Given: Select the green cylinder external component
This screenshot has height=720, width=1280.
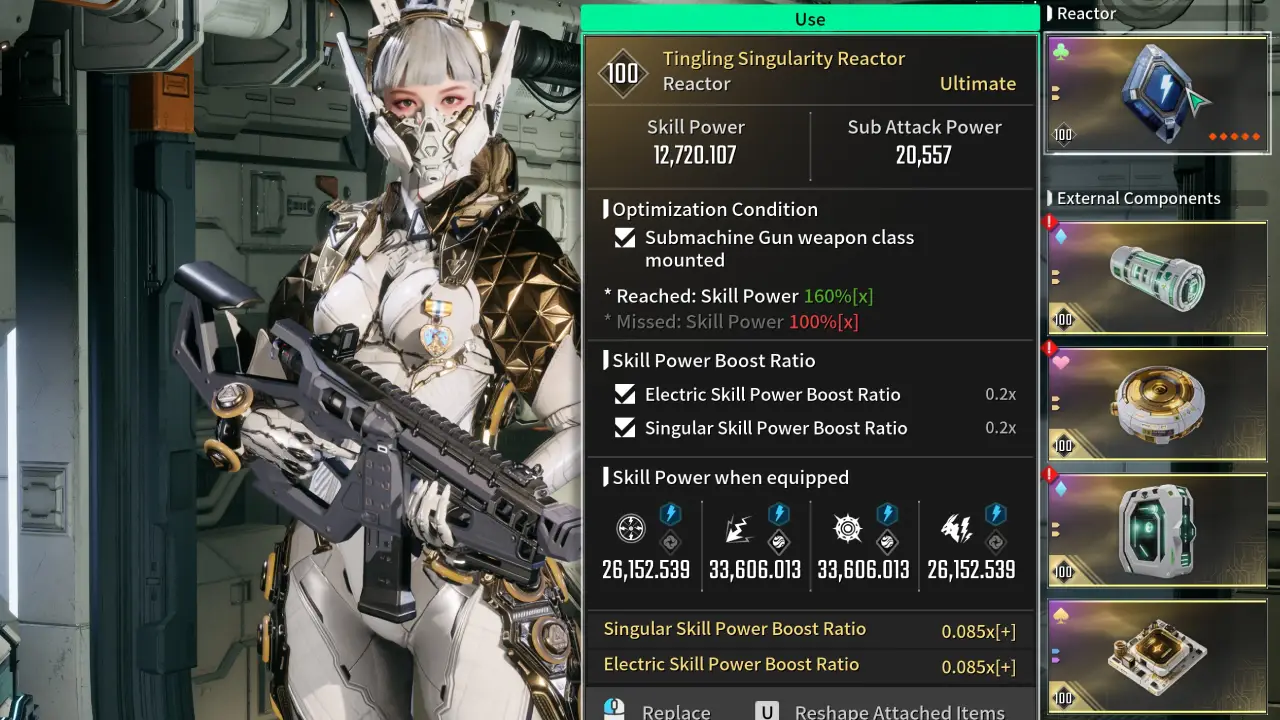Looking at the screenshot, I should 1156,278.
